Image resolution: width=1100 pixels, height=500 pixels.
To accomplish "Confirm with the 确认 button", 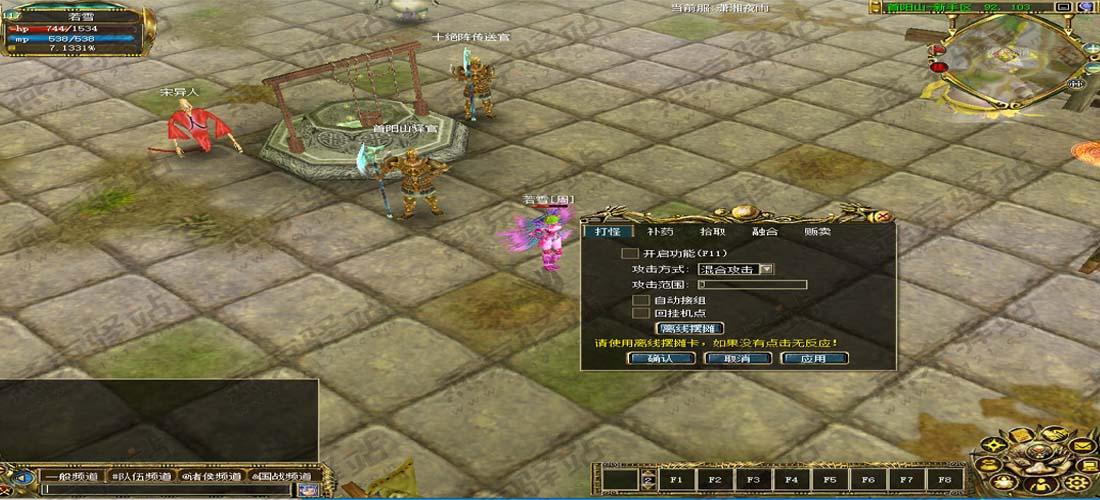I will pos(661,358).
